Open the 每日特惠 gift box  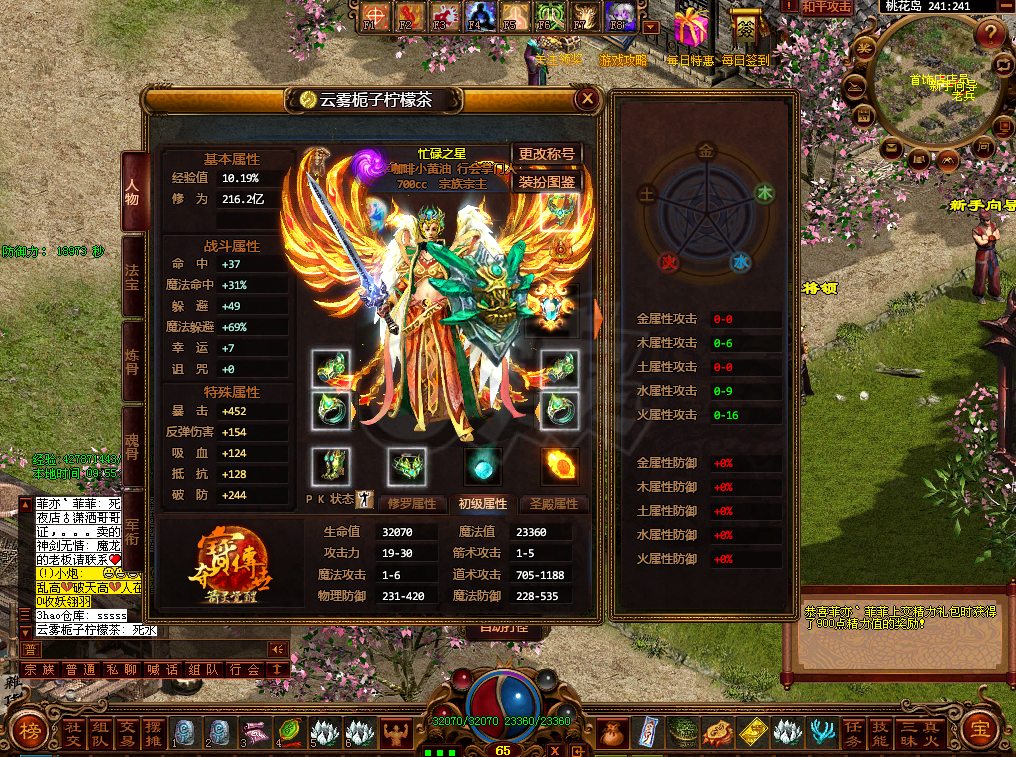pyautogui.click(x=690, y=28)
